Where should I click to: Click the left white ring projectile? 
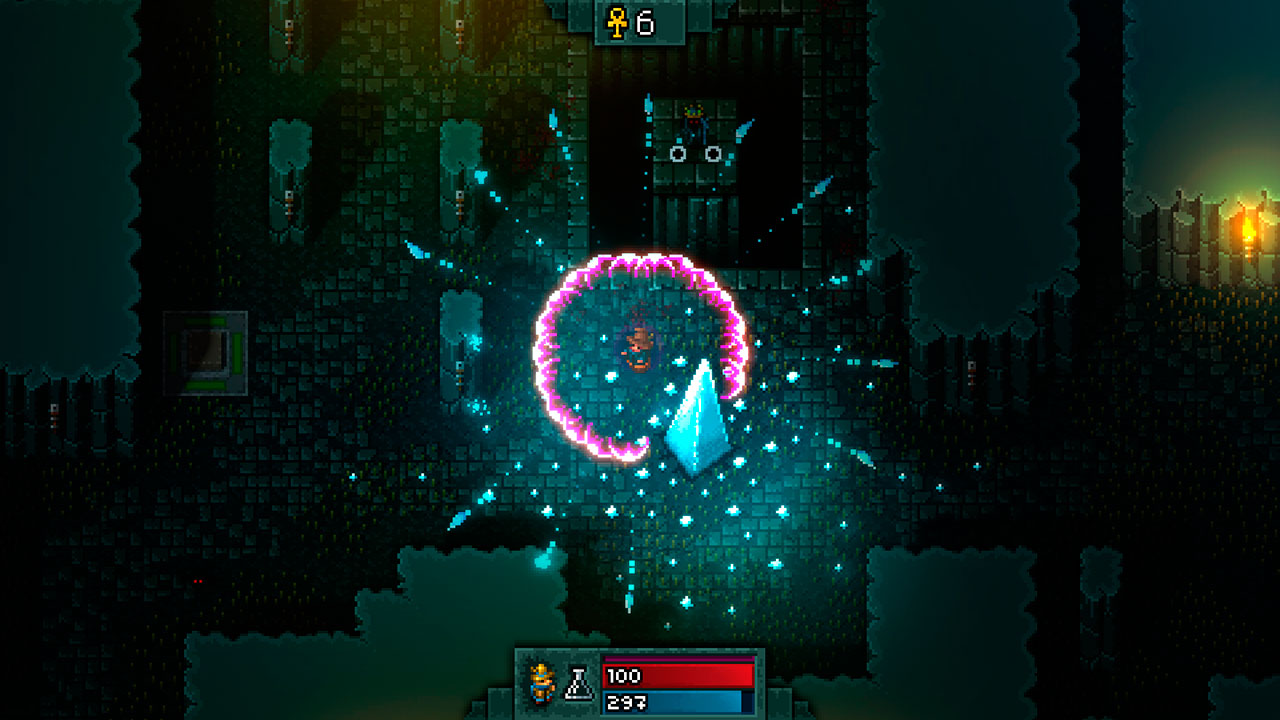pyautogui.click(x=677, y=152)
